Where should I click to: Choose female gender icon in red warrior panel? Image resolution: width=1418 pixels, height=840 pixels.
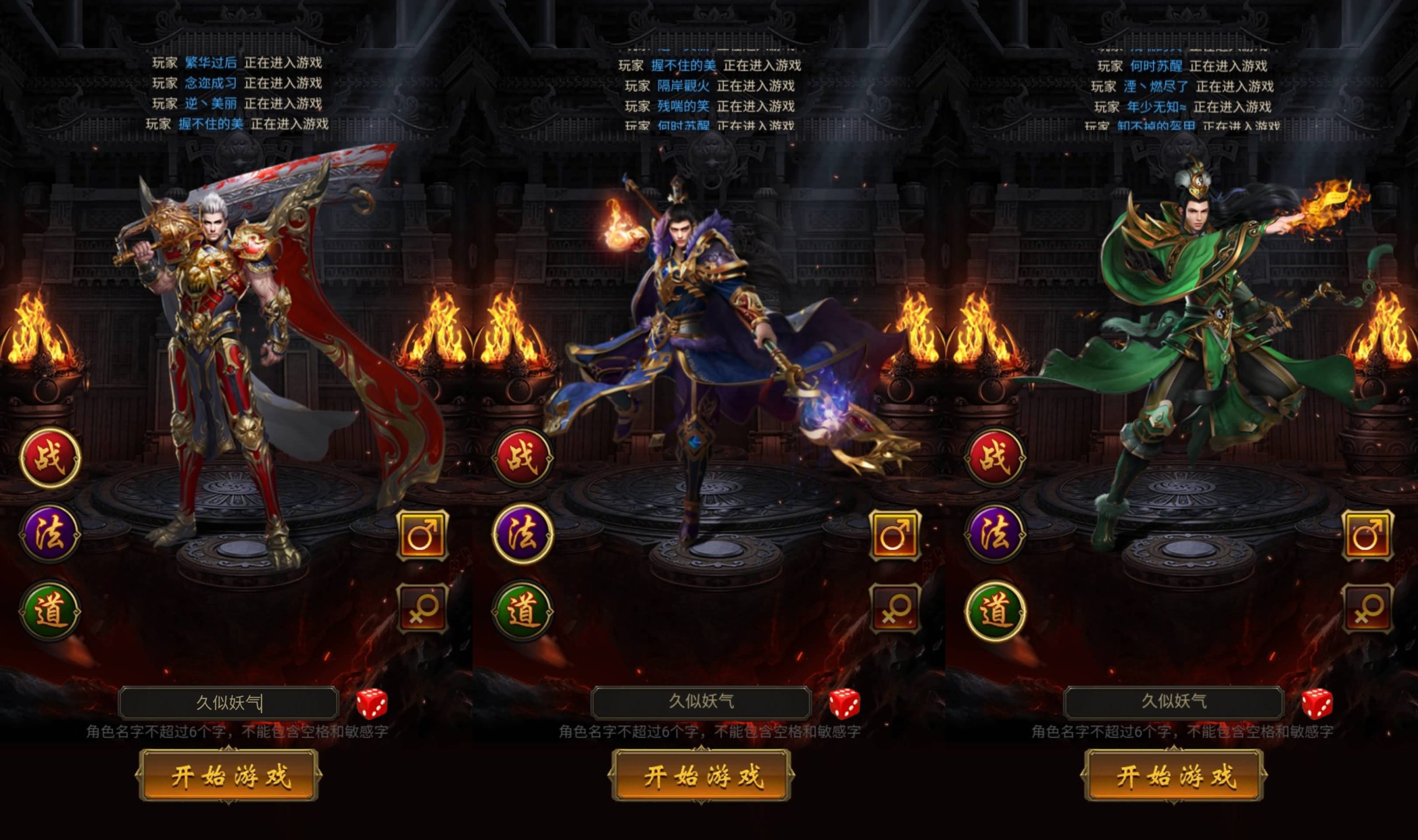pos(422,609)
